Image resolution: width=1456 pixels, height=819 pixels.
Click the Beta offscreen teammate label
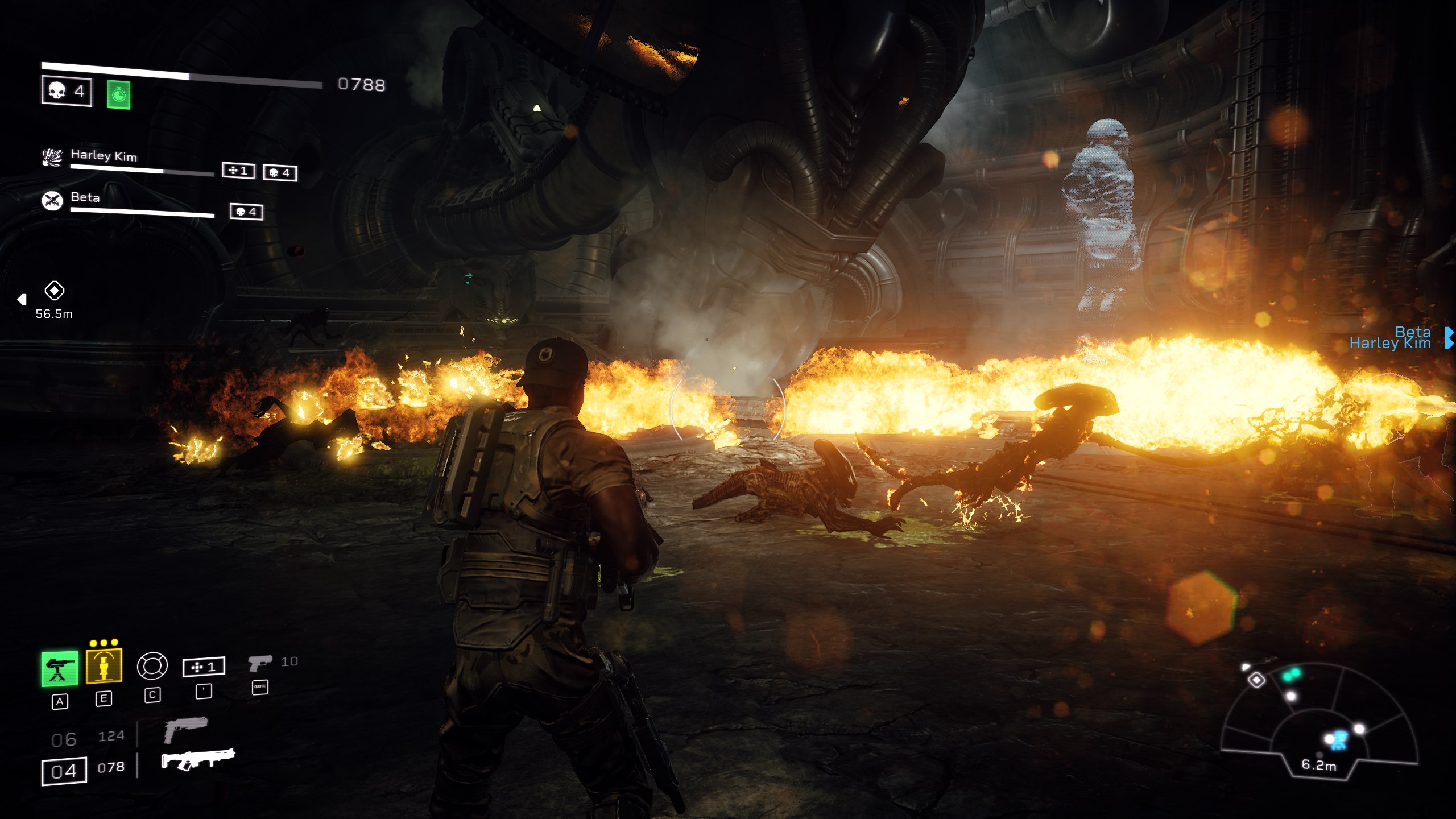pyautogui.click(x=1413, y=332)
